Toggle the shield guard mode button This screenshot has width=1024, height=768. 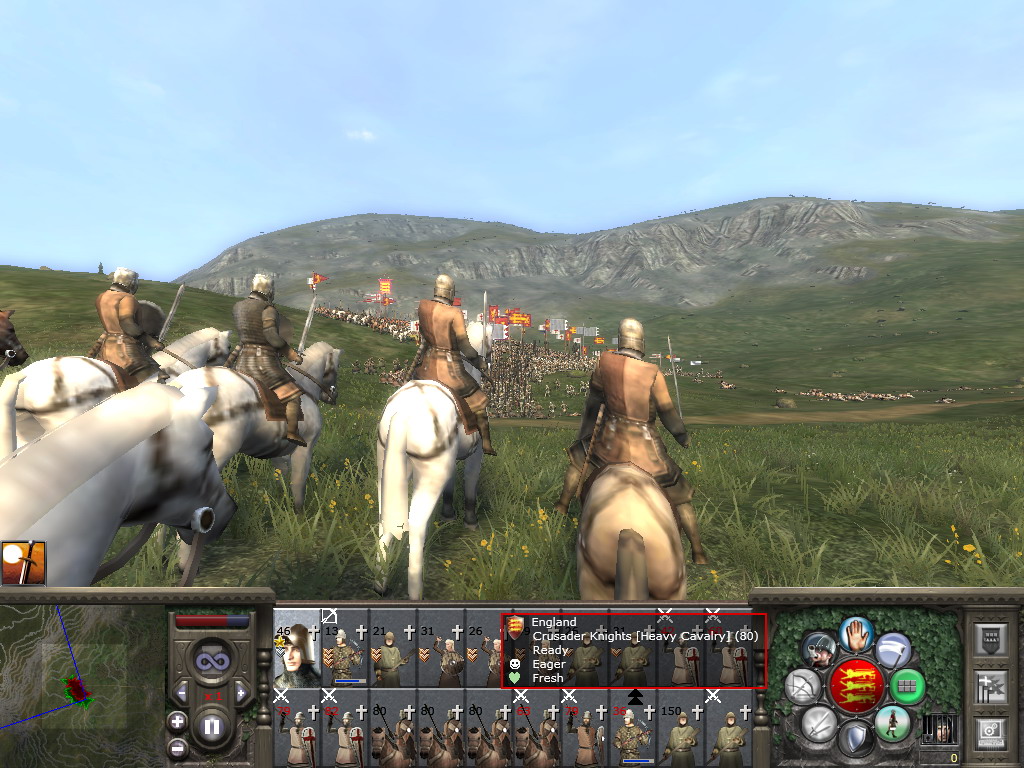[856, 740]
